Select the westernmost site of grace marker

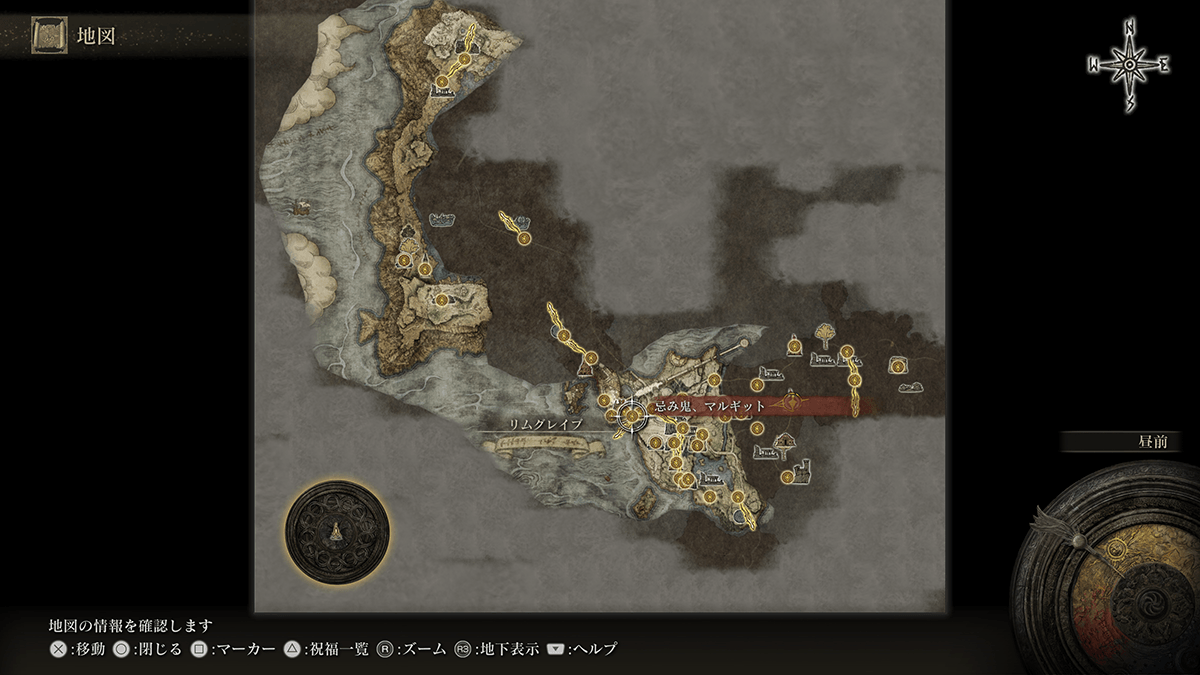(403, 261)
